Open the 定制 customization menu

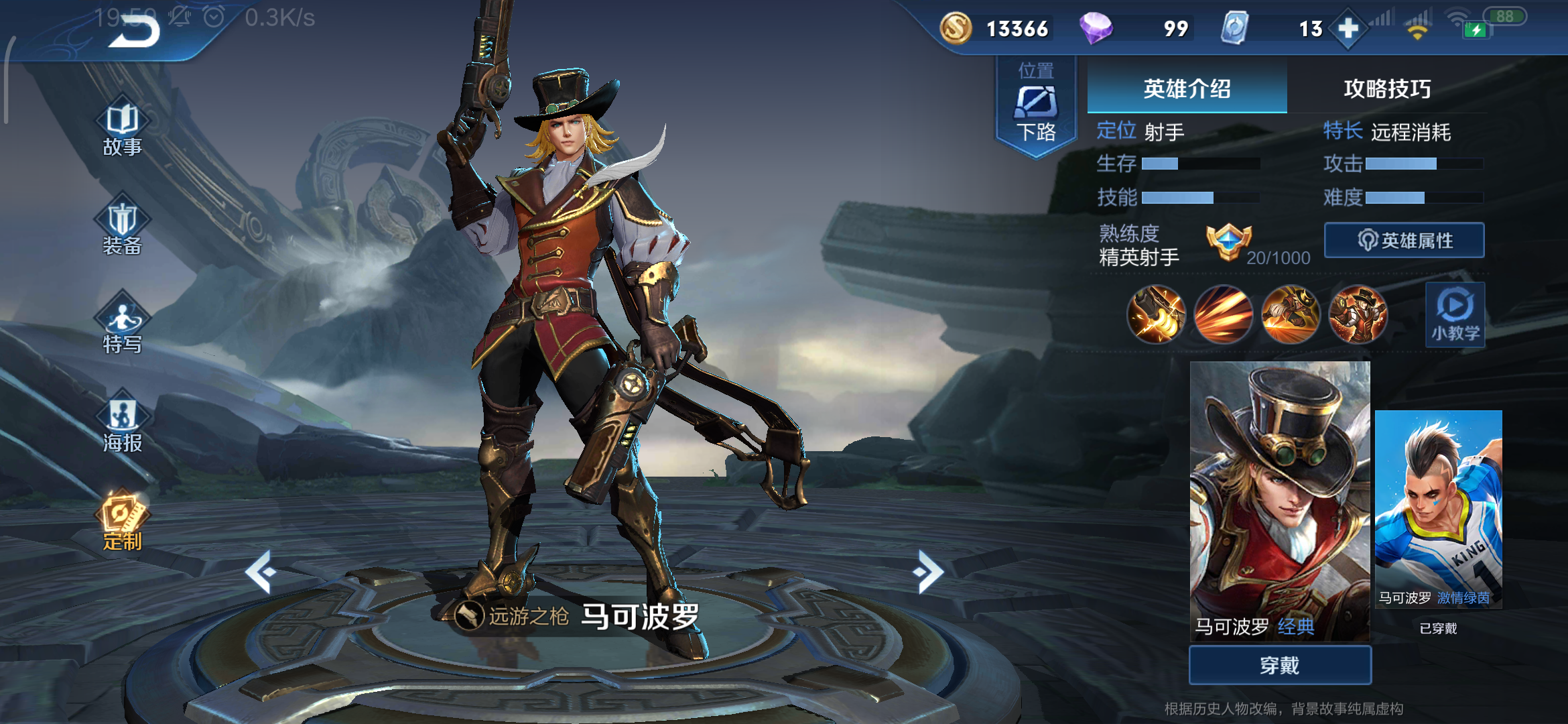123,523
